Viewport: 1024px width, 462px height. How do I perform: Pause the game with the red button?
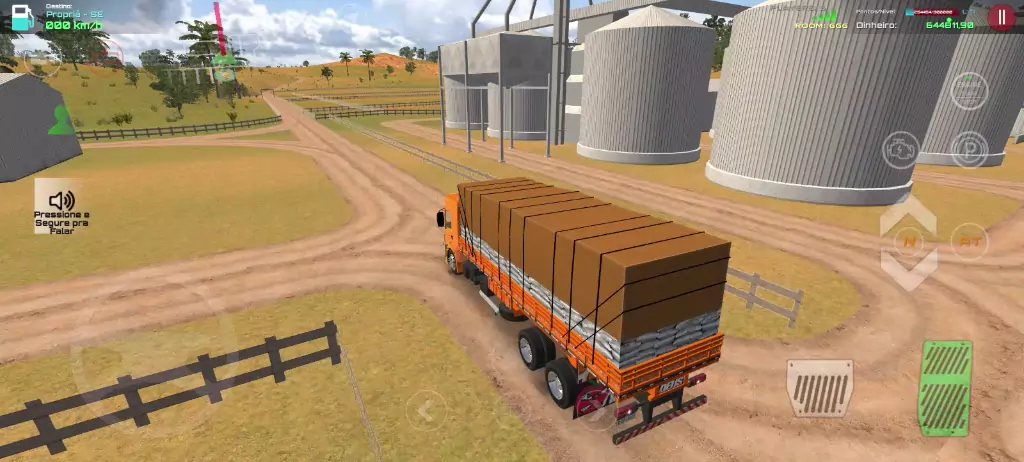1001,17
